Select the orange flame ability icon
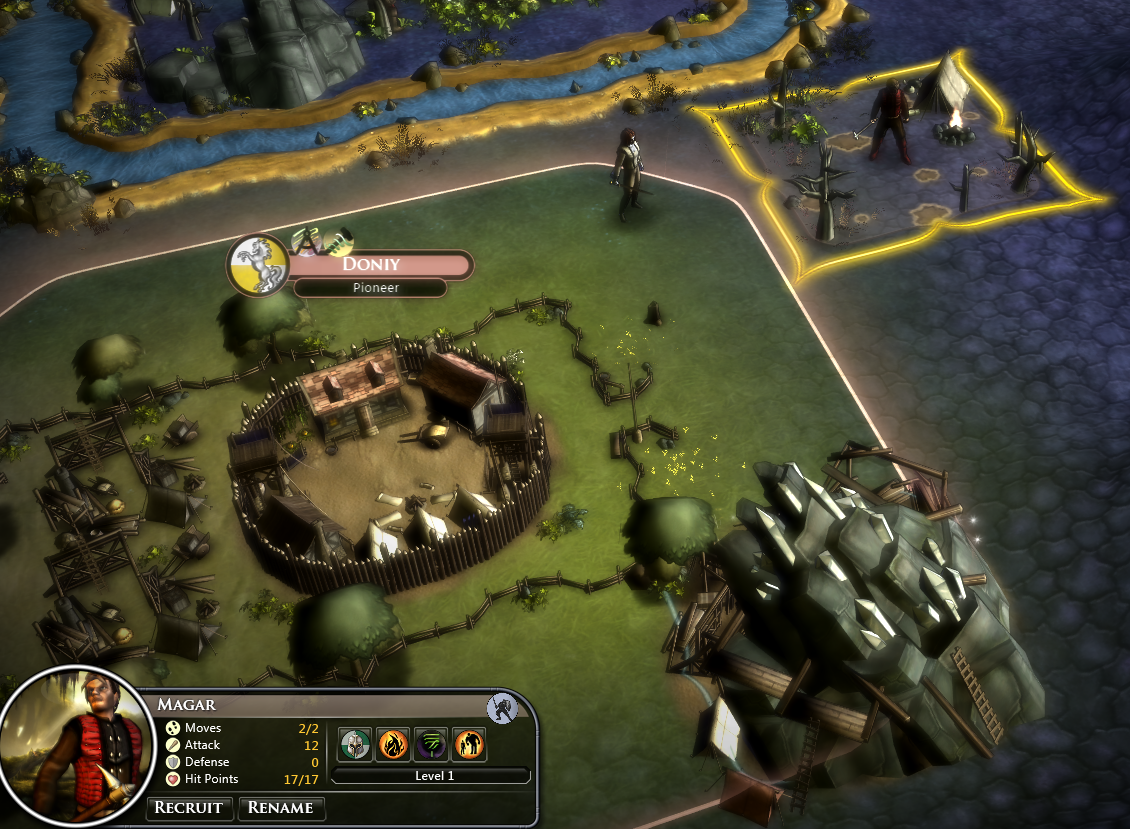Viewport: 1130px width, 829px height. pyautogui.click(x=392, y=744)
